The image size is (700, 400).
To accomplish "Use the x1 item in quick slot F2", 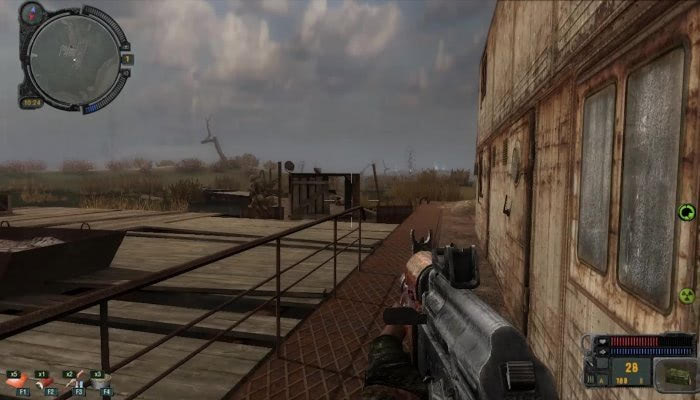I will [46, 381].
